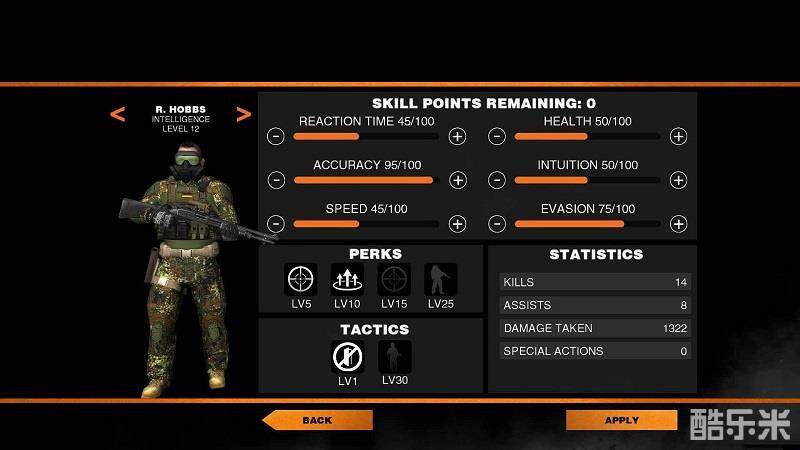Screen dimensions: 800x450
Task: Switch to the next soldier with right arrow
Action: [x=243, y=115]
